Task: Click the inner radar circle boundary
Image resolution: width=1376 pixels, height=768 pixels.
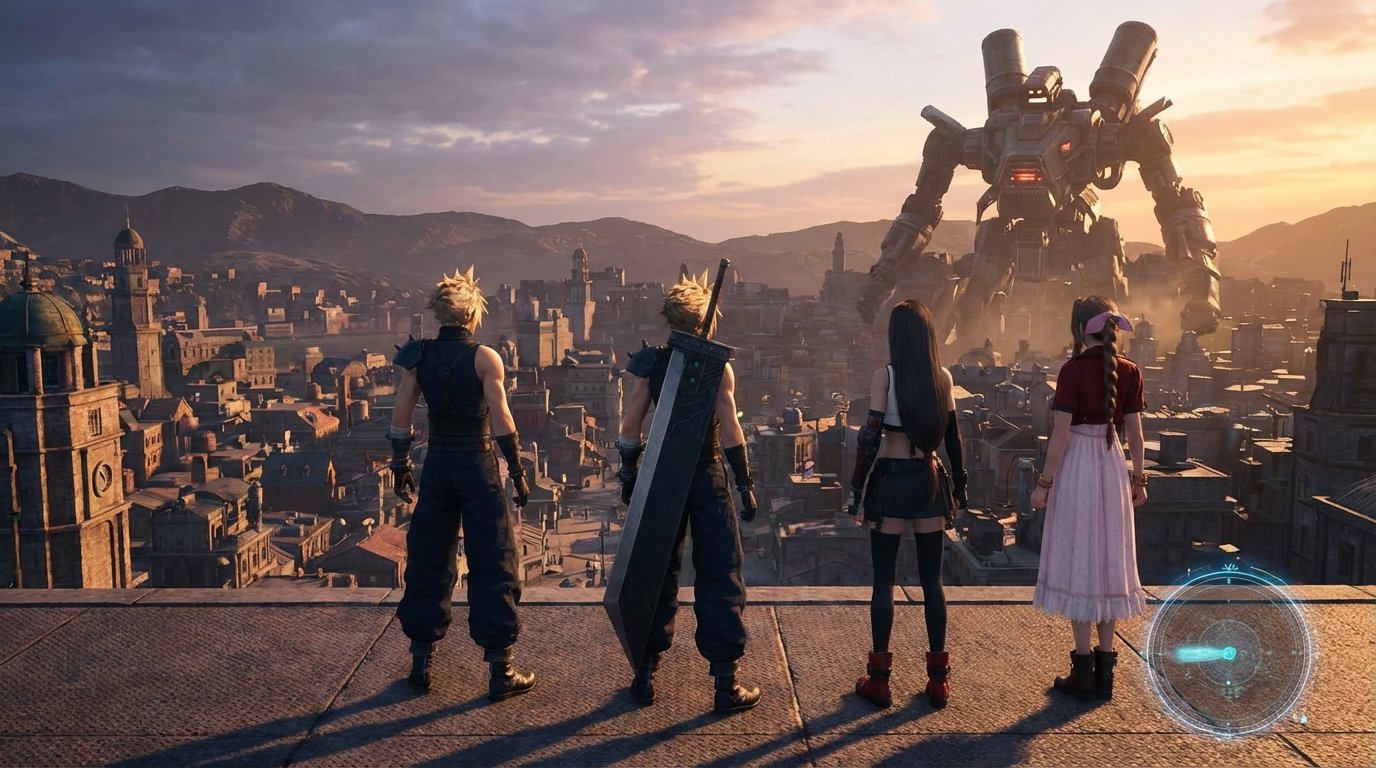Action: pyautogui.click(x=1229, y=623)
